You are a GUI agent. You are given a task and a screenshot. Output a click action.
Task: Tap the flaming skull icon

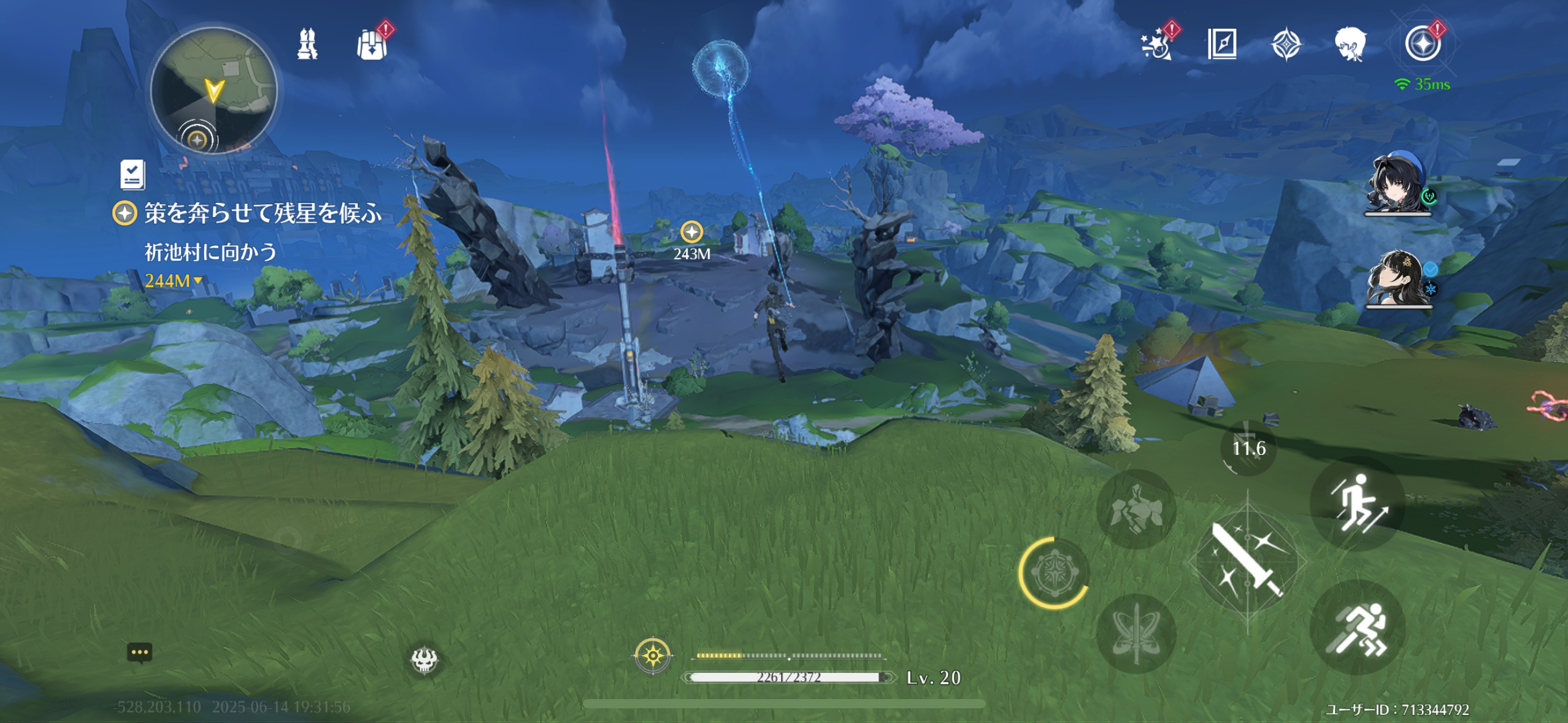(x=424, y=660)
